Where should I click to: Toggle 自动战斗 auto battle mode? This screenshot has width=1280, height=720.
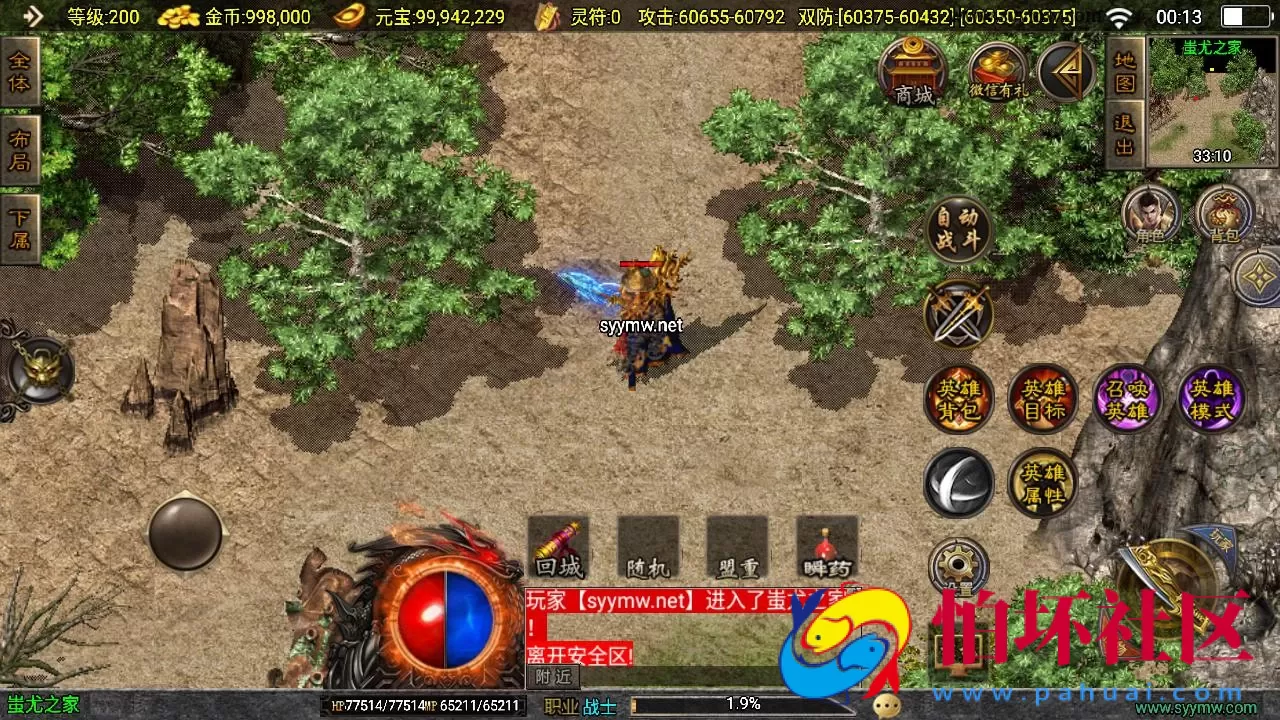[x=958, y=228]
